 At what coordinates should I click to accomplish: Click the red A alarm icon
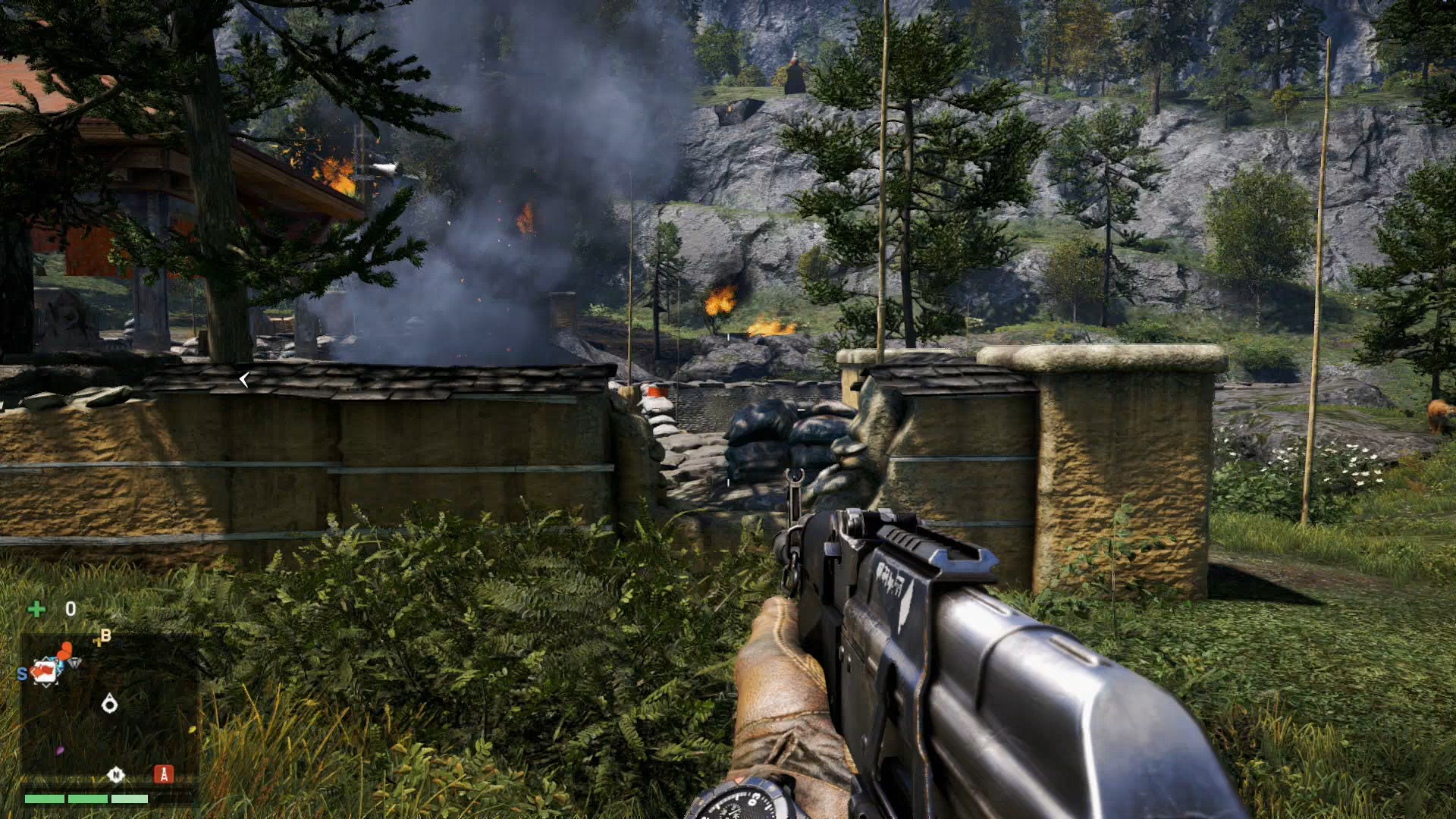[164, 774]
